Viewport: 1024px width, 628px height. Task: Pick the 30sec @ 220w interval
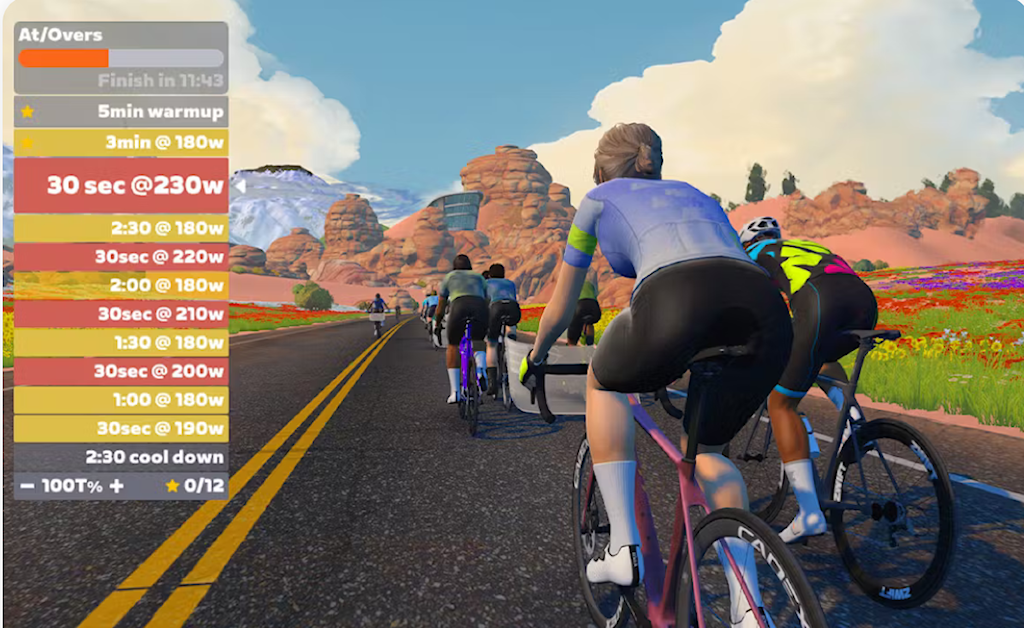coord(121,257)
